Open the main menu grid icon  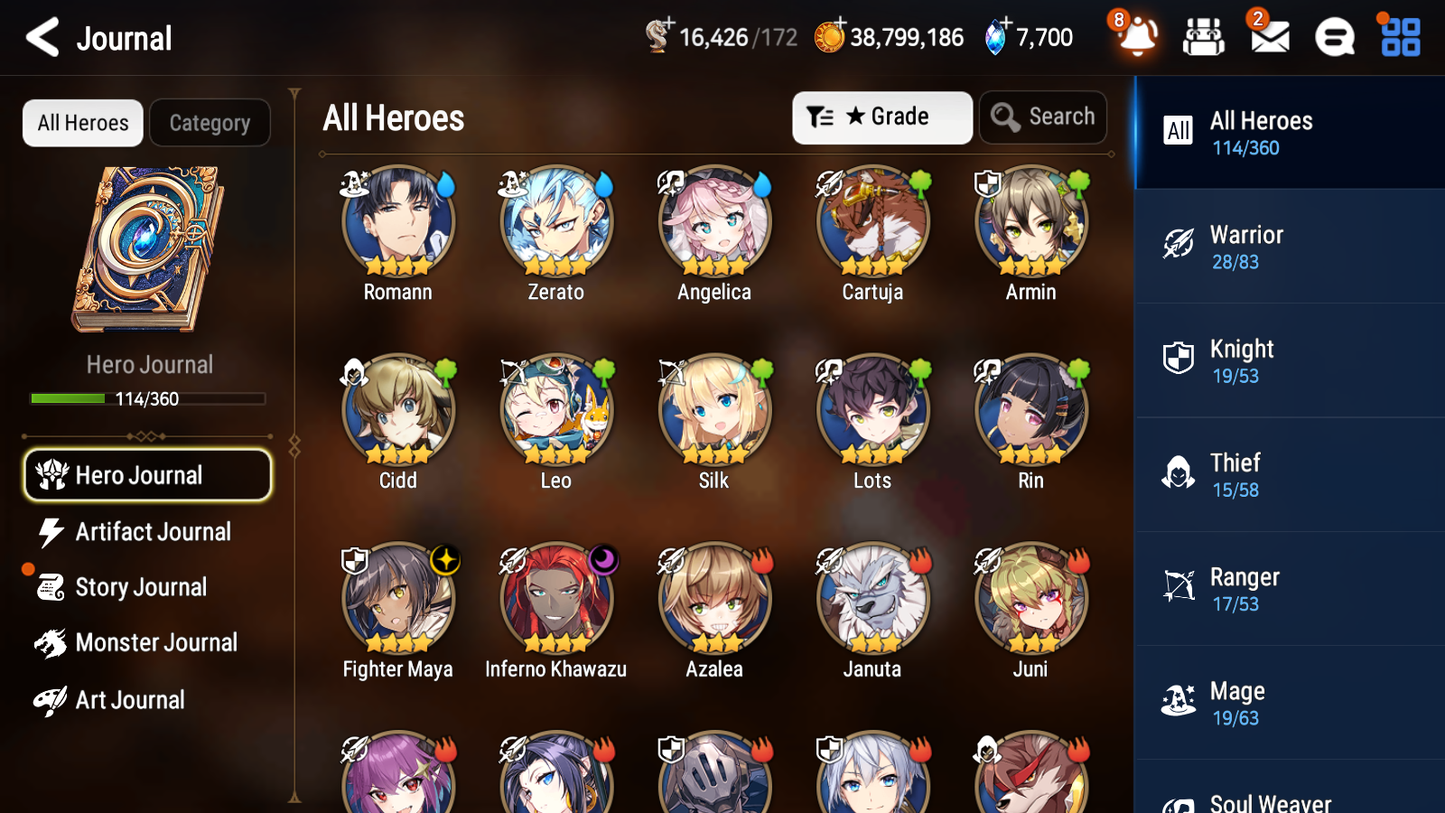click(x=1398, y=36)
